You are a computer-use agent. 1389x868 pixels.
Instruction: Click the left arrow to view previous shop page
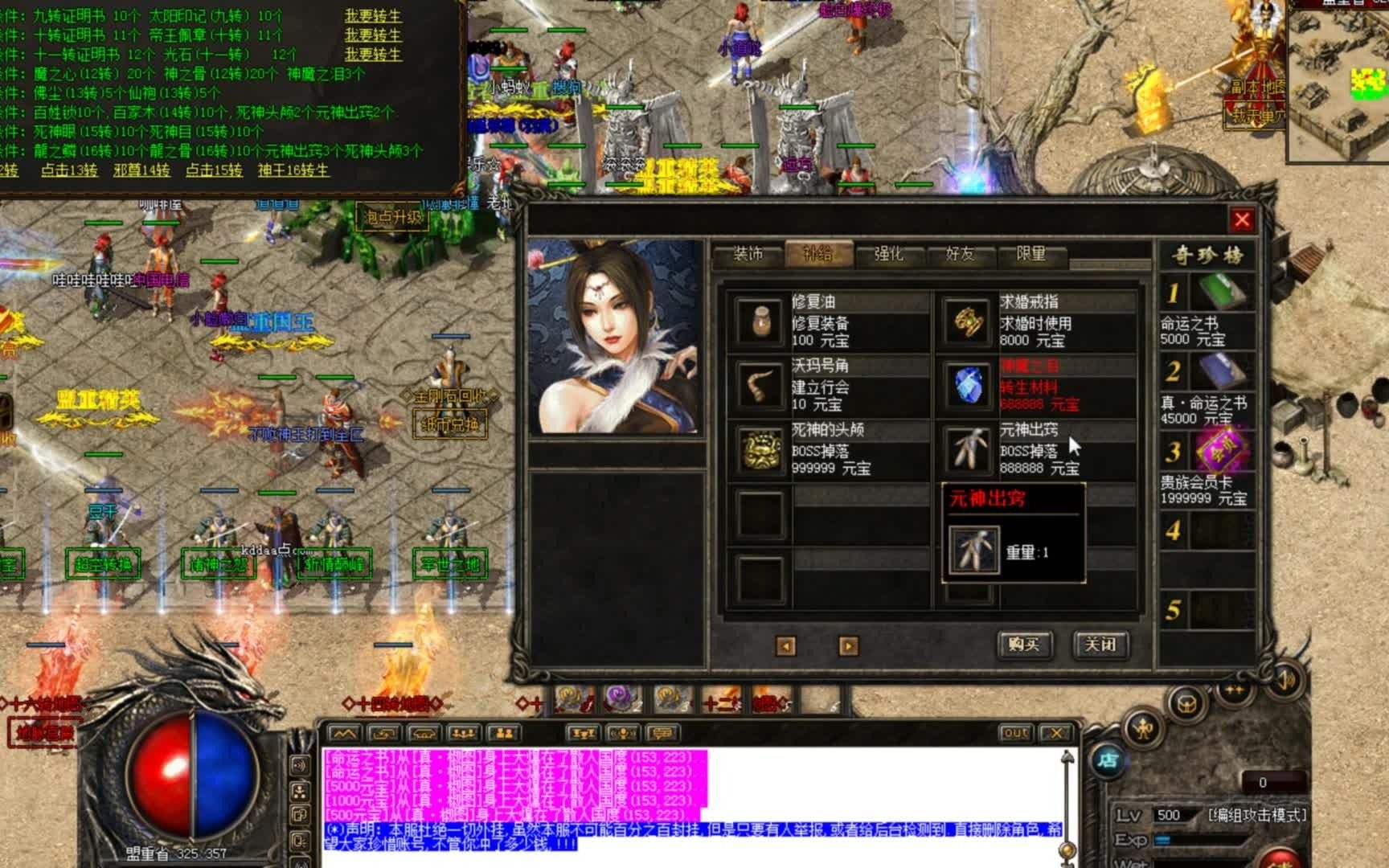point(785,644)
